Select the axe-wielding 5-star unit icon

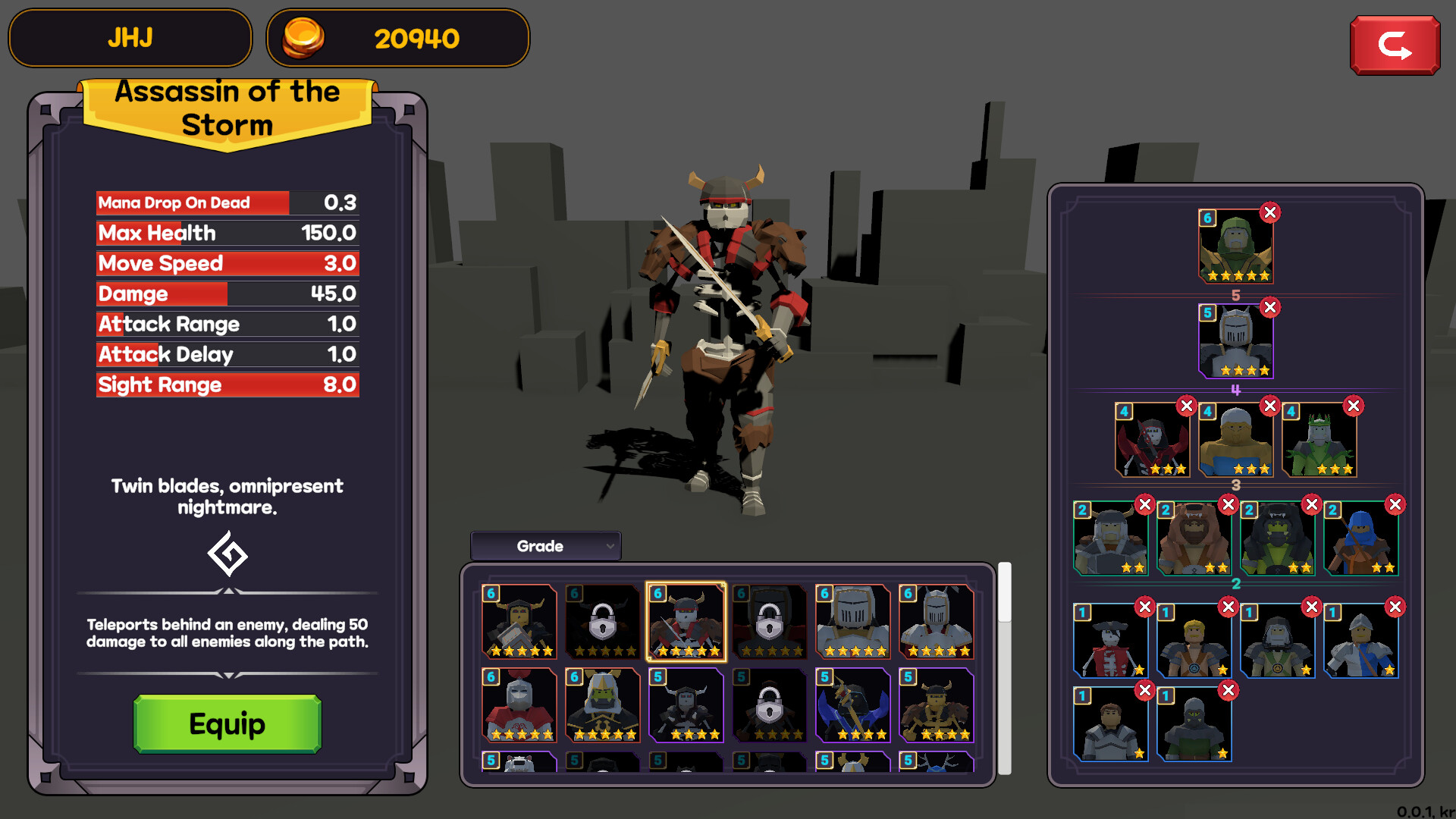[853, 705]
